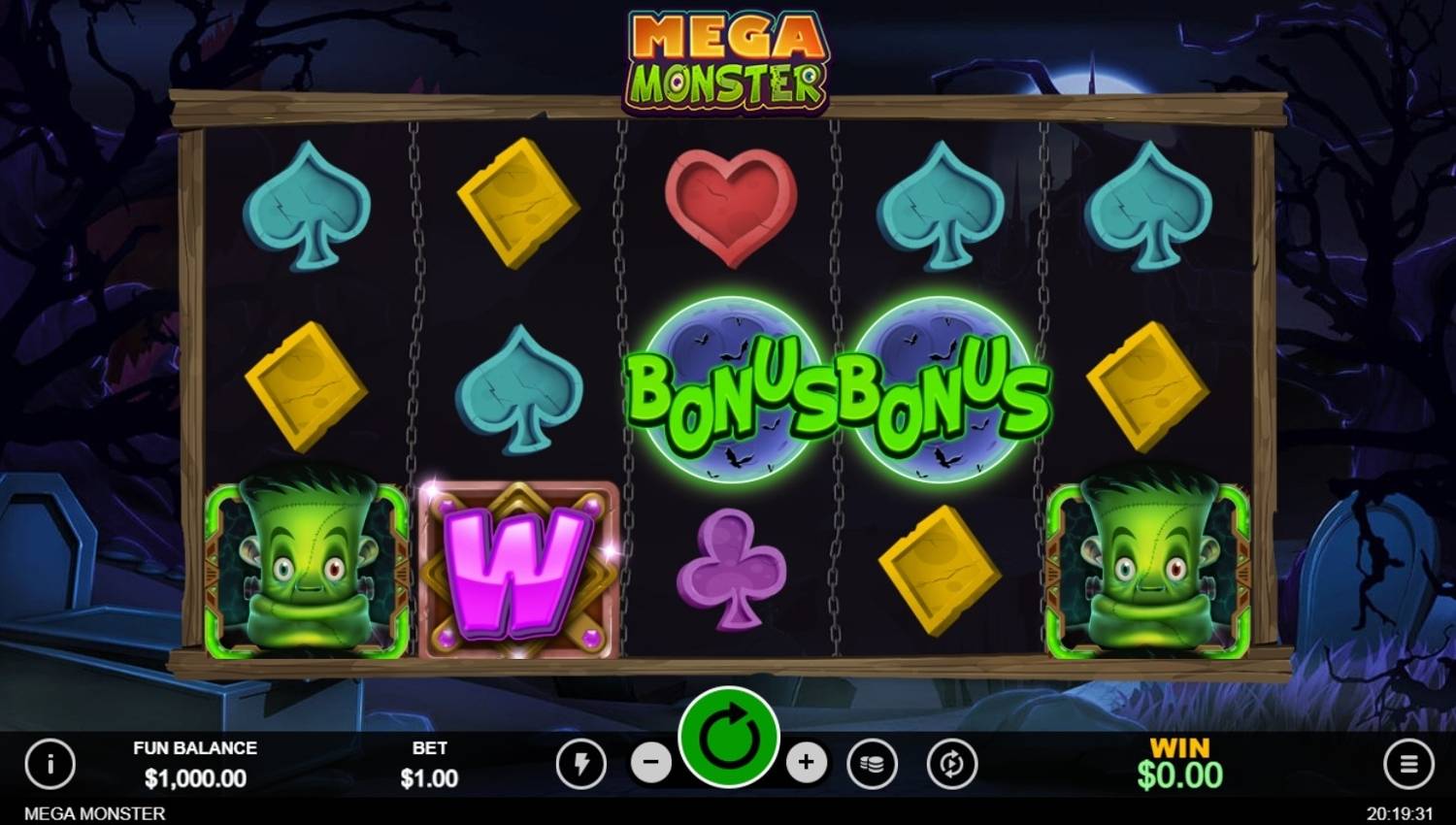Open the game info panel

[x=50, y=764]
